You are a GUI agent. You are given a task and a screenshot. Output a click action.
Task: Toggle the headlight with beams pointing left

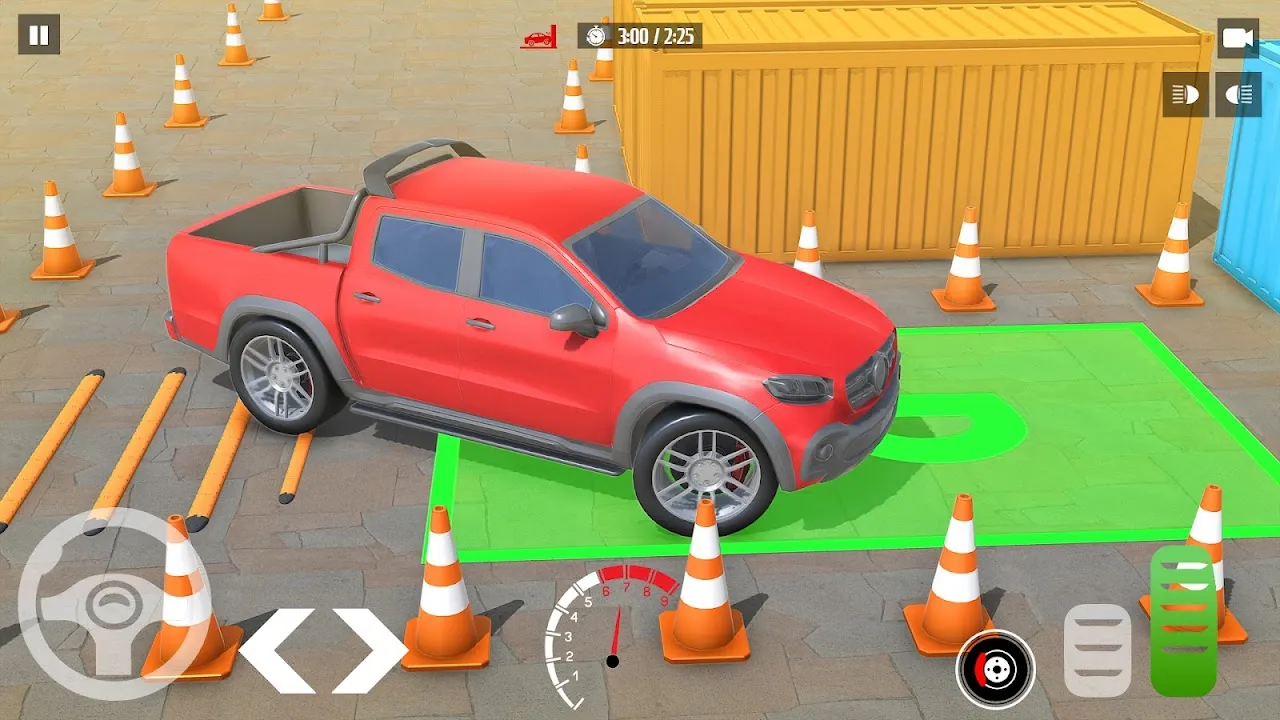point(1185,95)
